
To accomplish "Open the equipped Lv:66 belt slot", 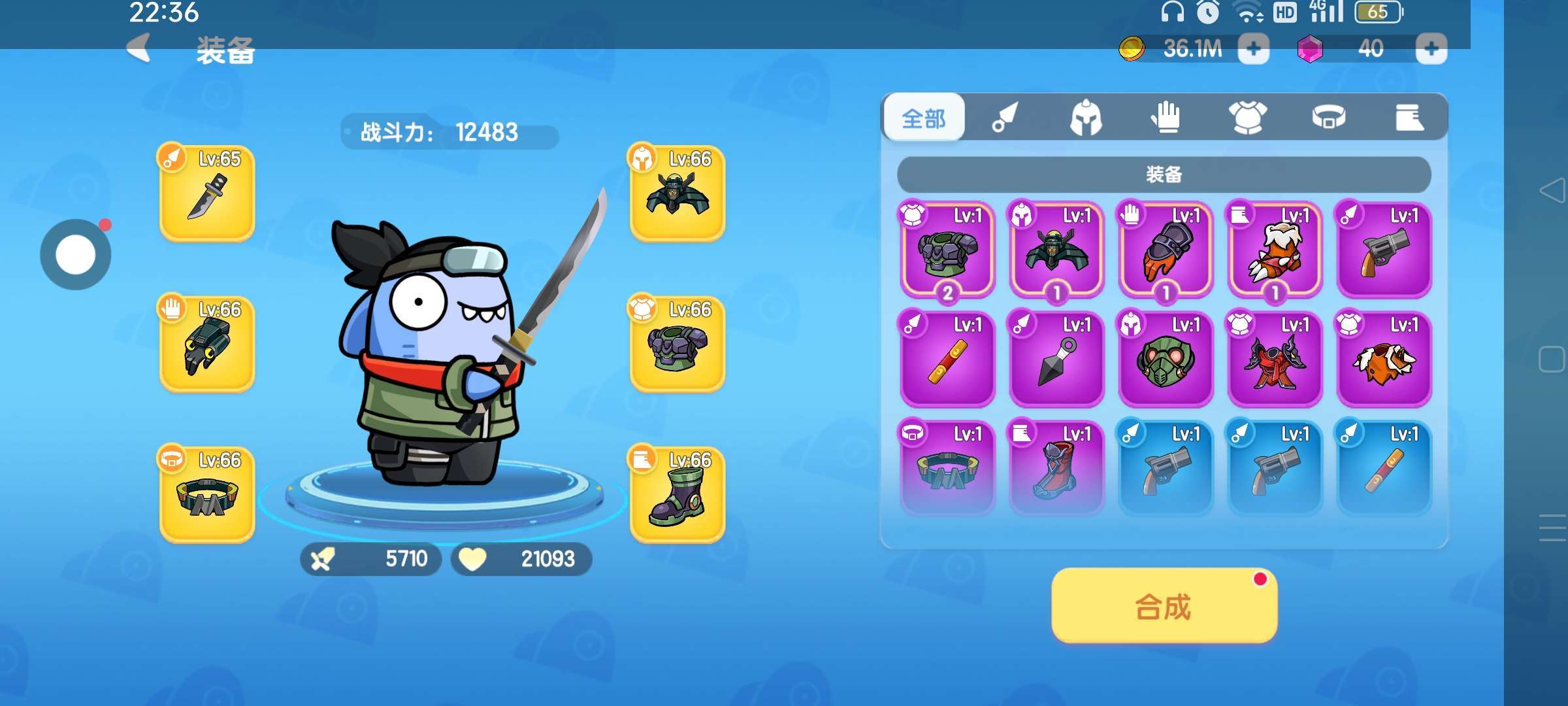I will pos(207,495).
